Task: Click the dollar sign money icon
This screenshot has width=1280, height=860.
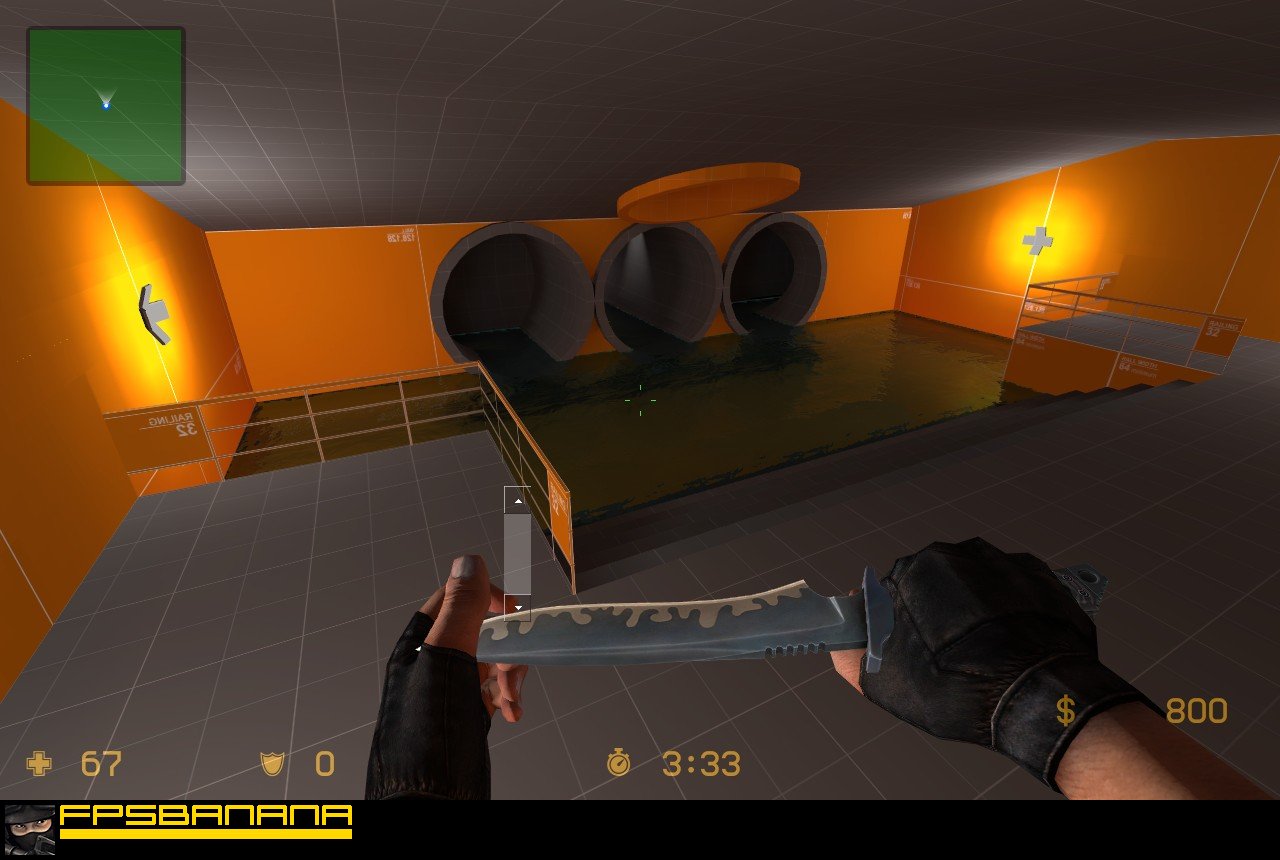Action: [1067, 710]
